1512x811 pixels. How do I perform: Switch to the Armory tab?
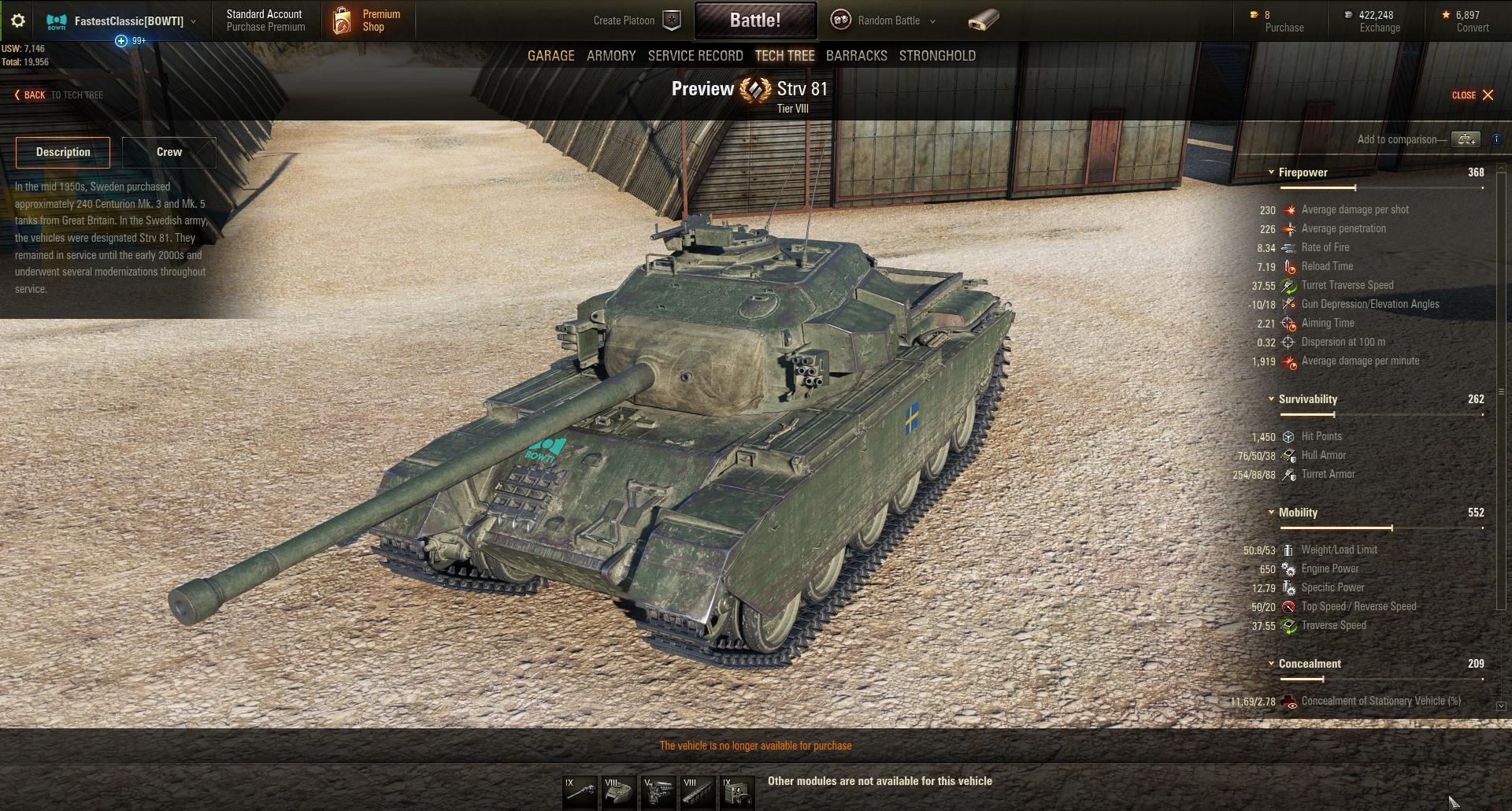[611, 56]
